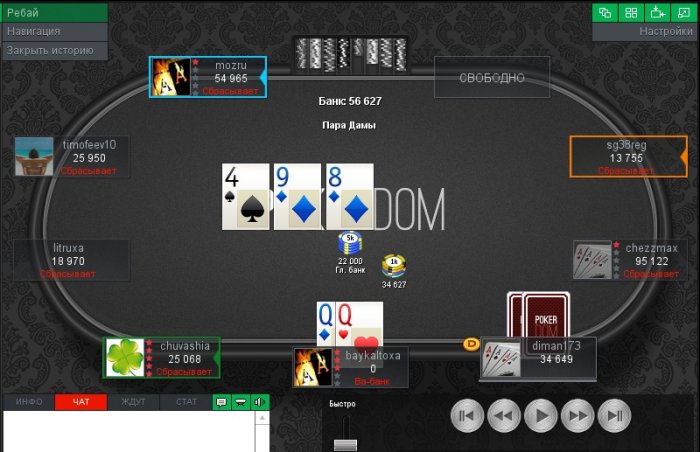Screen dimensions: 700x452
Task: Jump to the start of the replay
Action: tap(466, 415)
